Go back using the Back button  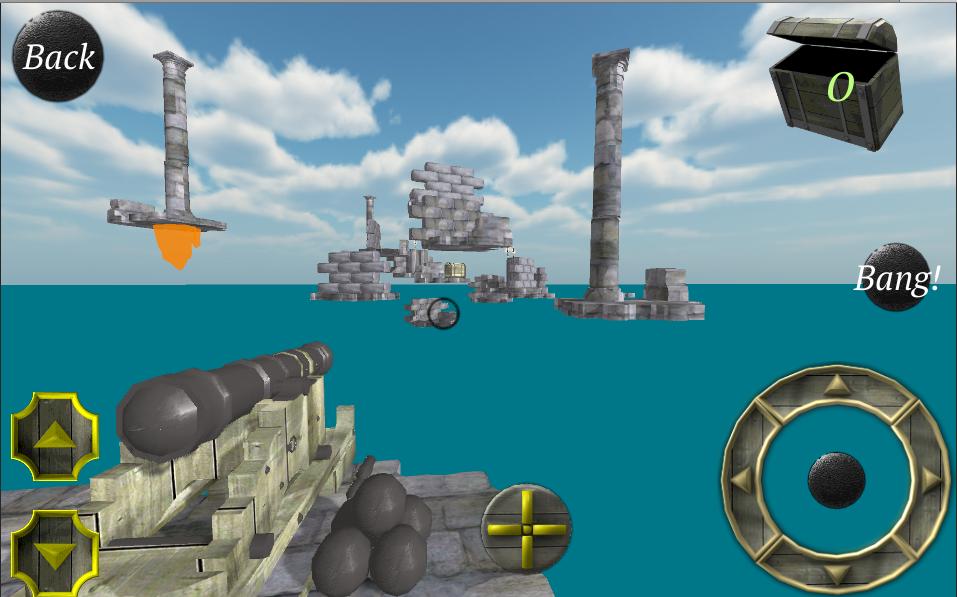pos(57,57)
